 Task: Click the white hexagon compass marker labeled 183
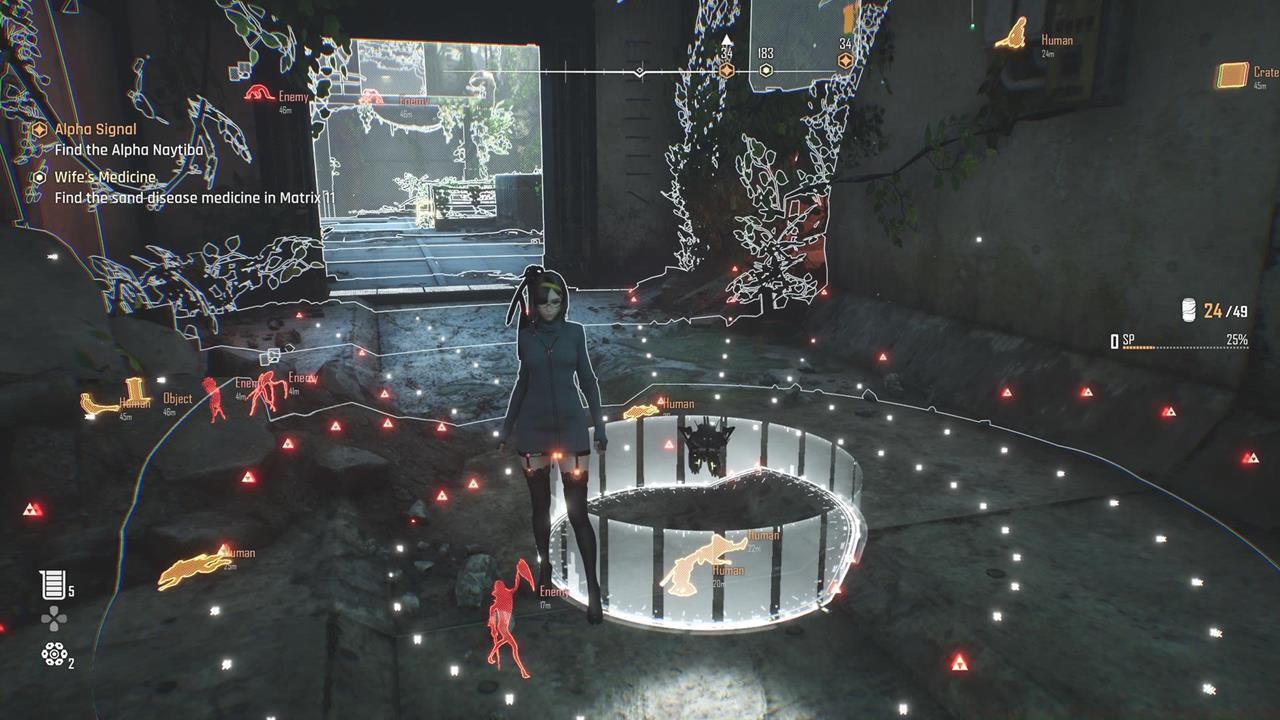(x=766, y=70)
